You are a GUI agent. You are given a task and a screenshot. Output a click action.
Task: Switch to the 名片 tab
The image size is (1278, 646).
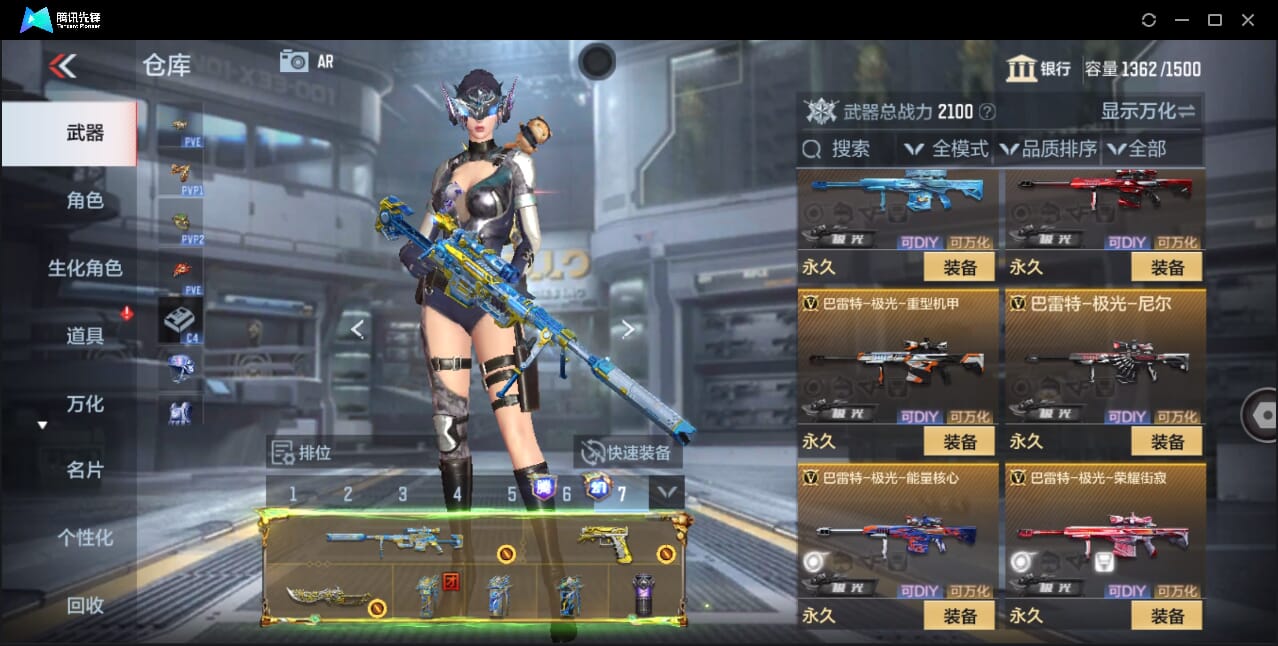85,470
